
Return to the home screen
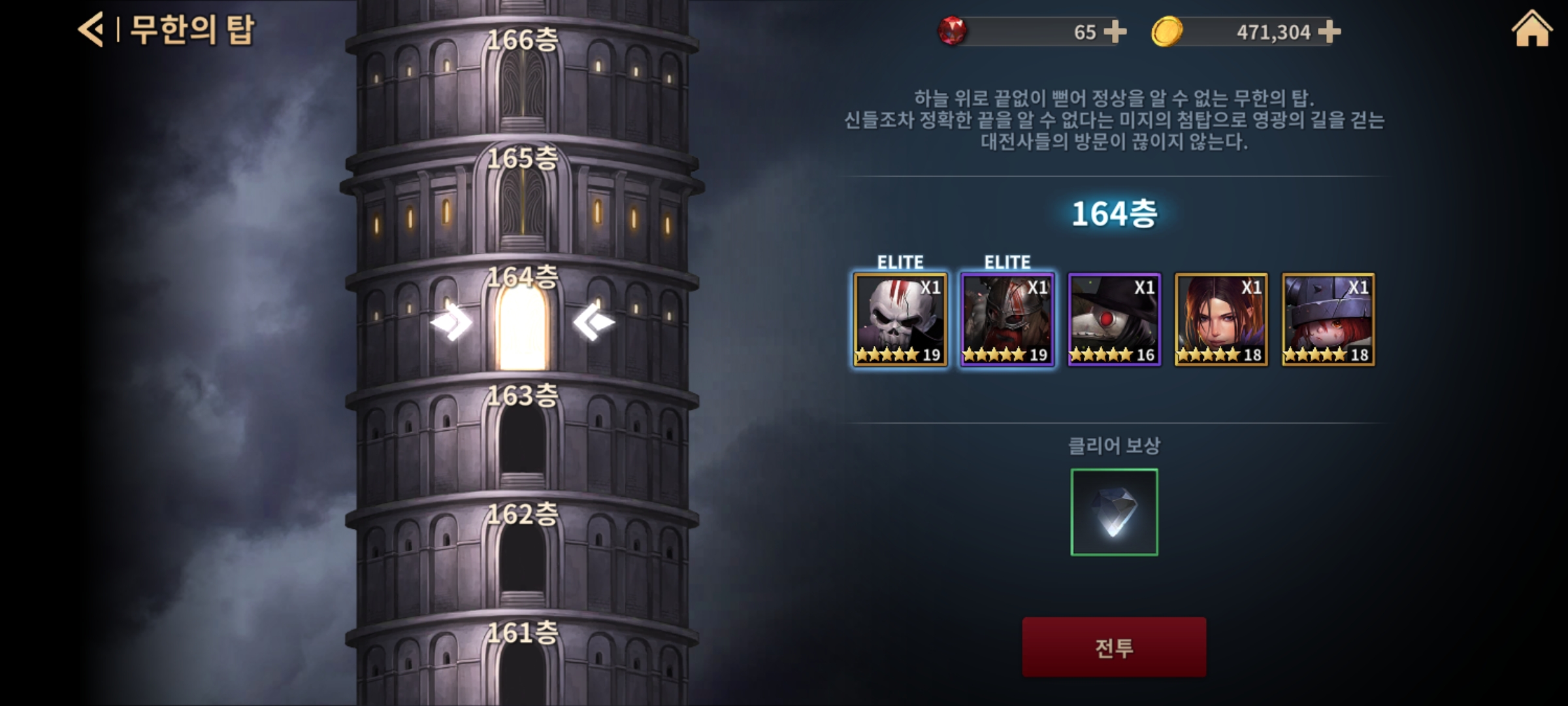click(x=1531, y=30)
